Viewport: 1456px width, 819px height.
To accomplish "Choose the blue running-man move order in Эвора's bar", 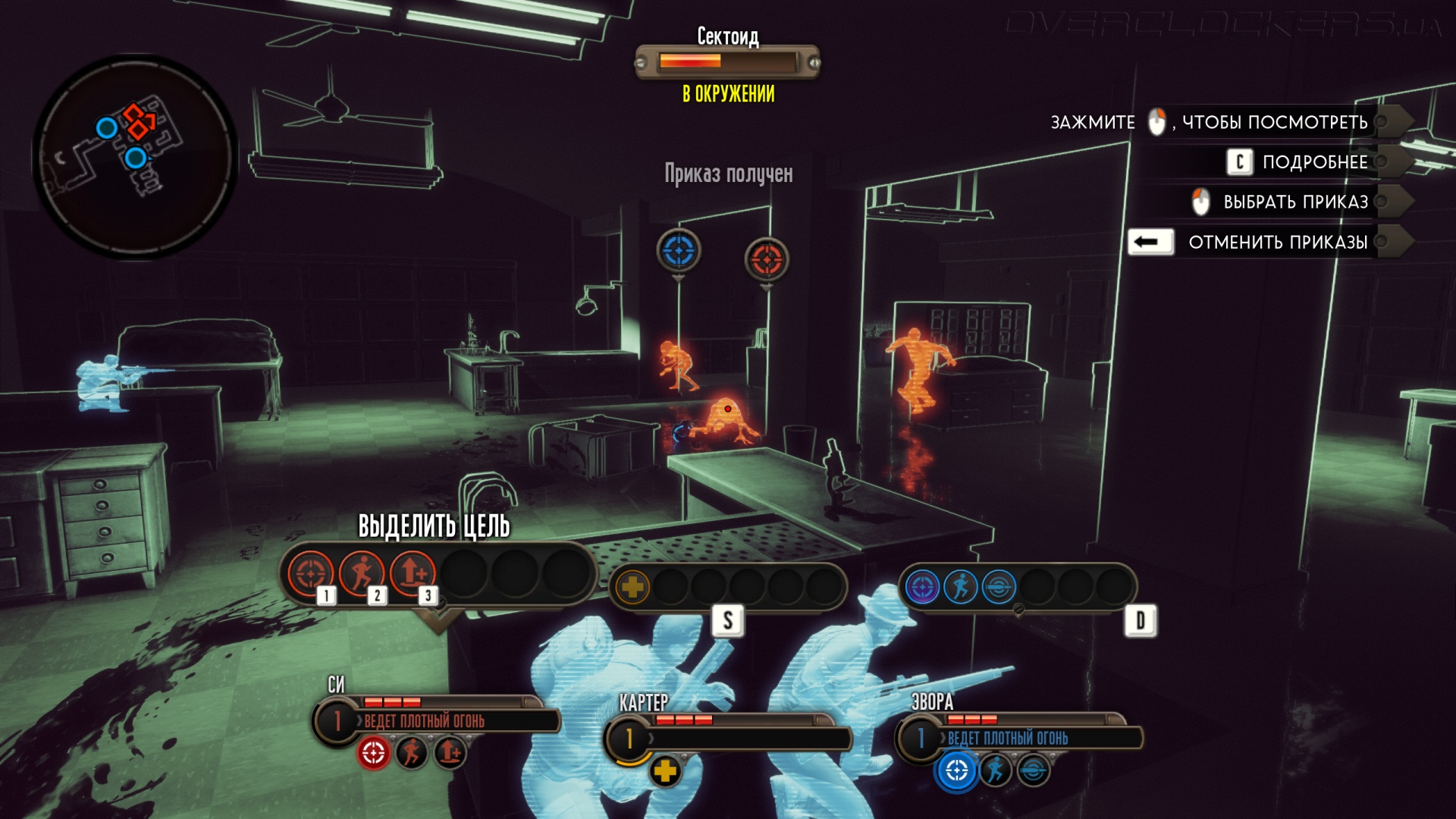I will pos(960,586).
